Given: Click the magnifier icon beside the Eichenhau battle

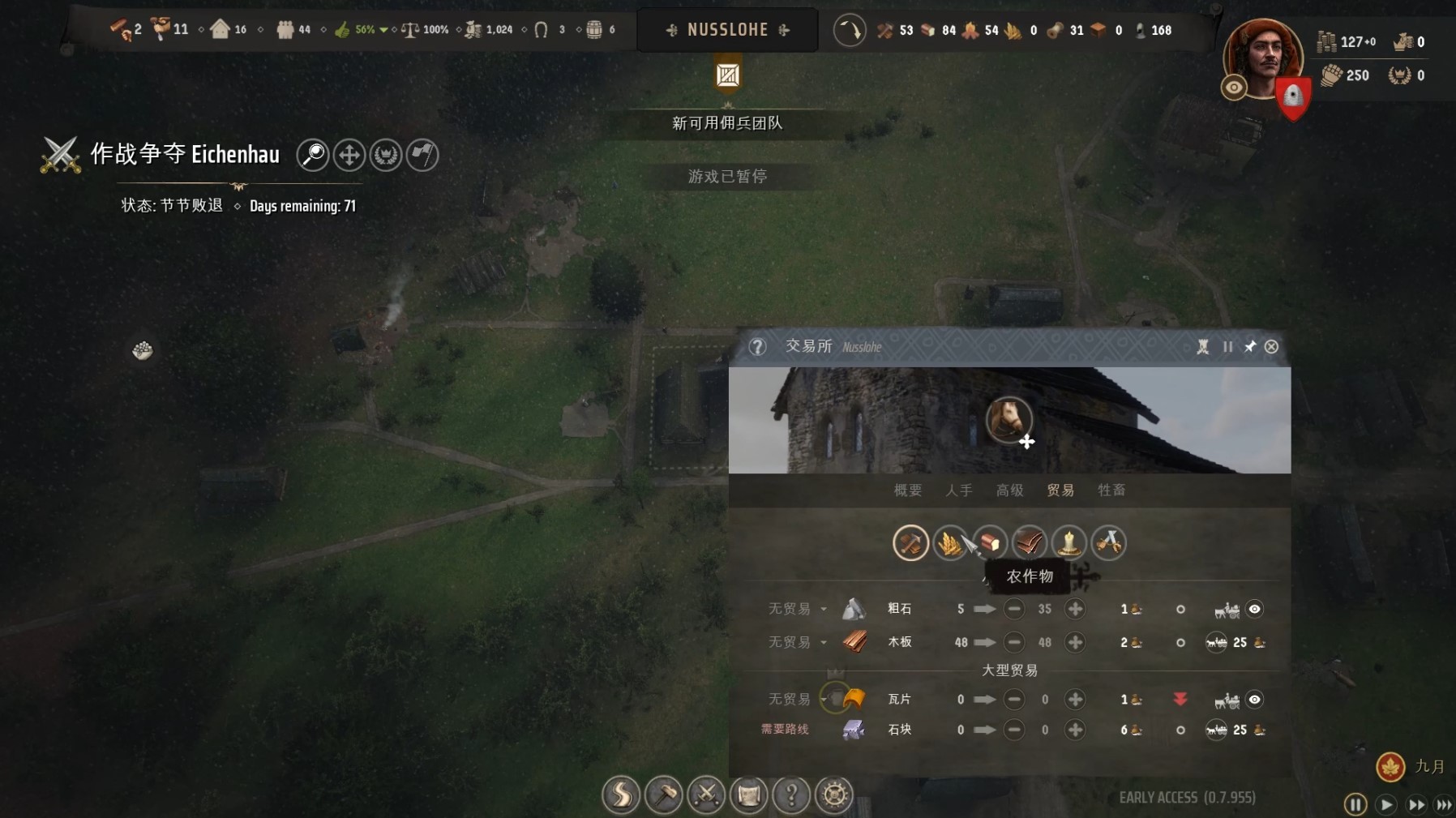Looking at the screenshot, I should tap(313, 155).
